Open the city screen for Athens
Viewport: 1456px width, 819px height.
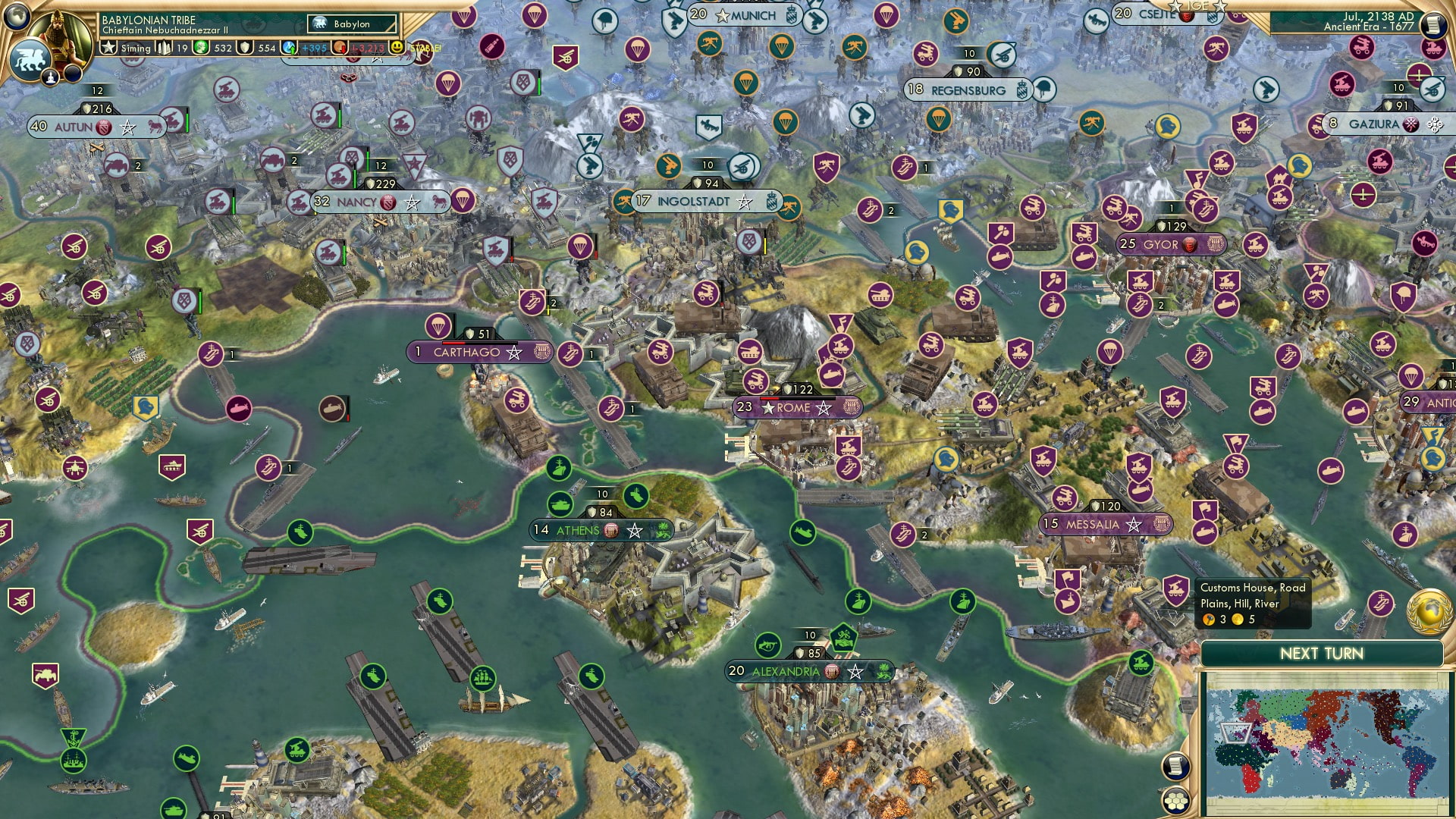point(578,530)
